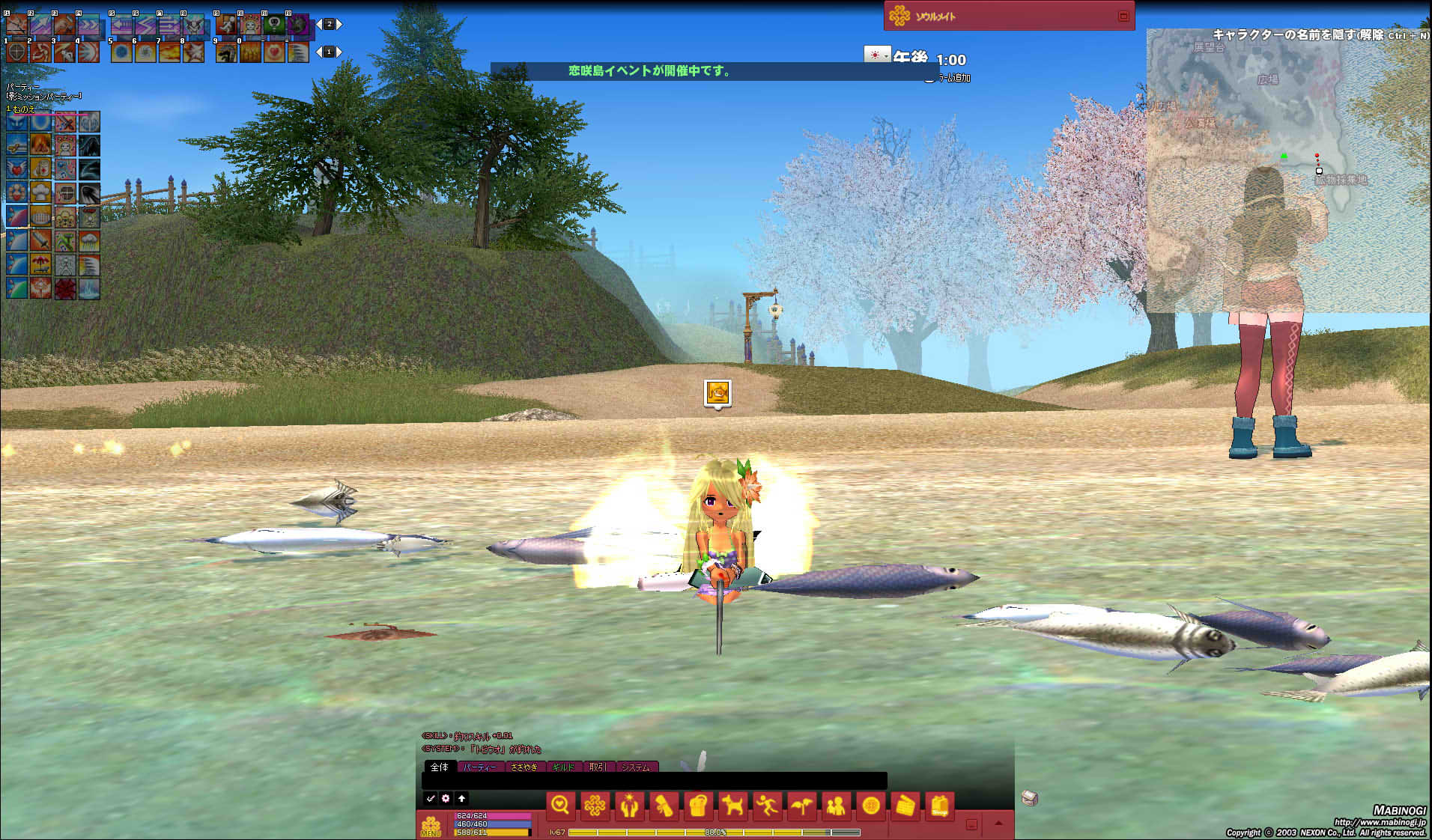This screenshot has height=840, width=1432.
Task: Open the flower-crest MENU button
Action: pyautogui.click(x=431, y=825)
